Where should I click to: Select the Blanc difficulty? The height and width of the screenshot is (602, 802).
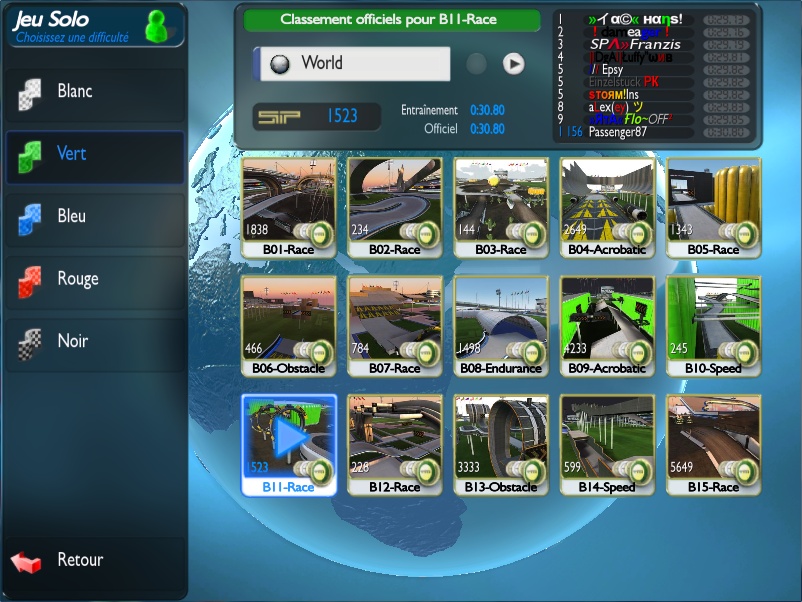94,92
